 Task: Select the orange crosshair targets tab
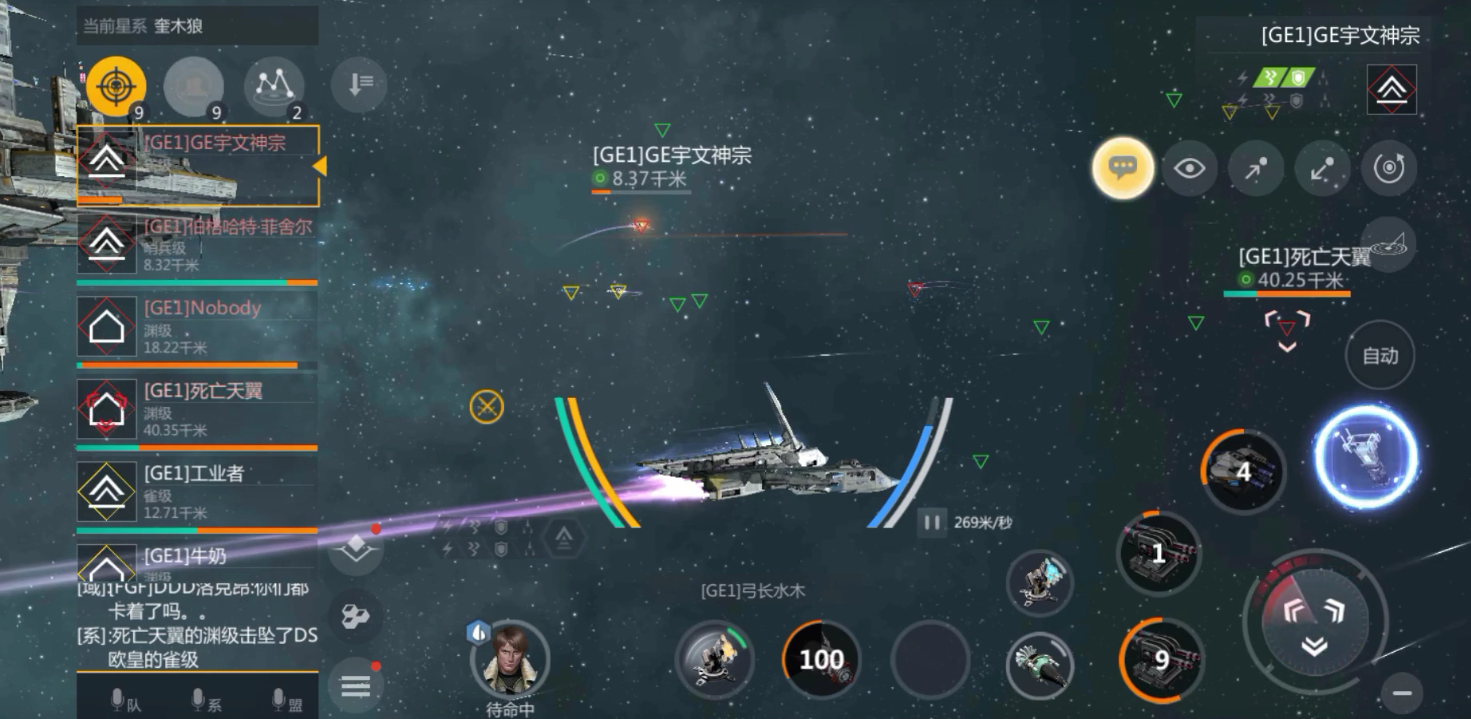tap(116, 87)
